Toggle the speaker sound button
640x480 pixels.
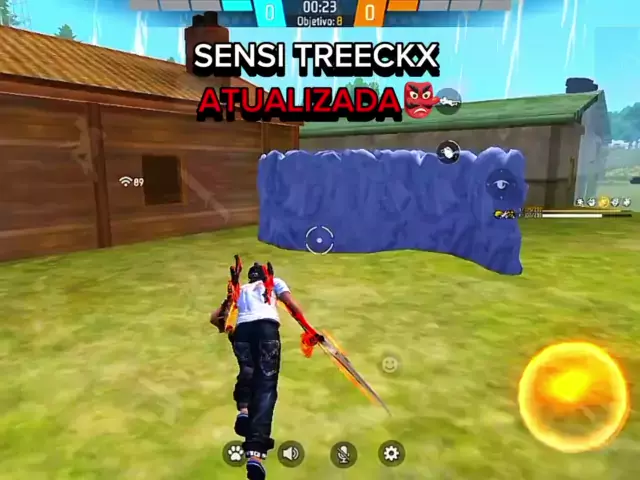291,454
